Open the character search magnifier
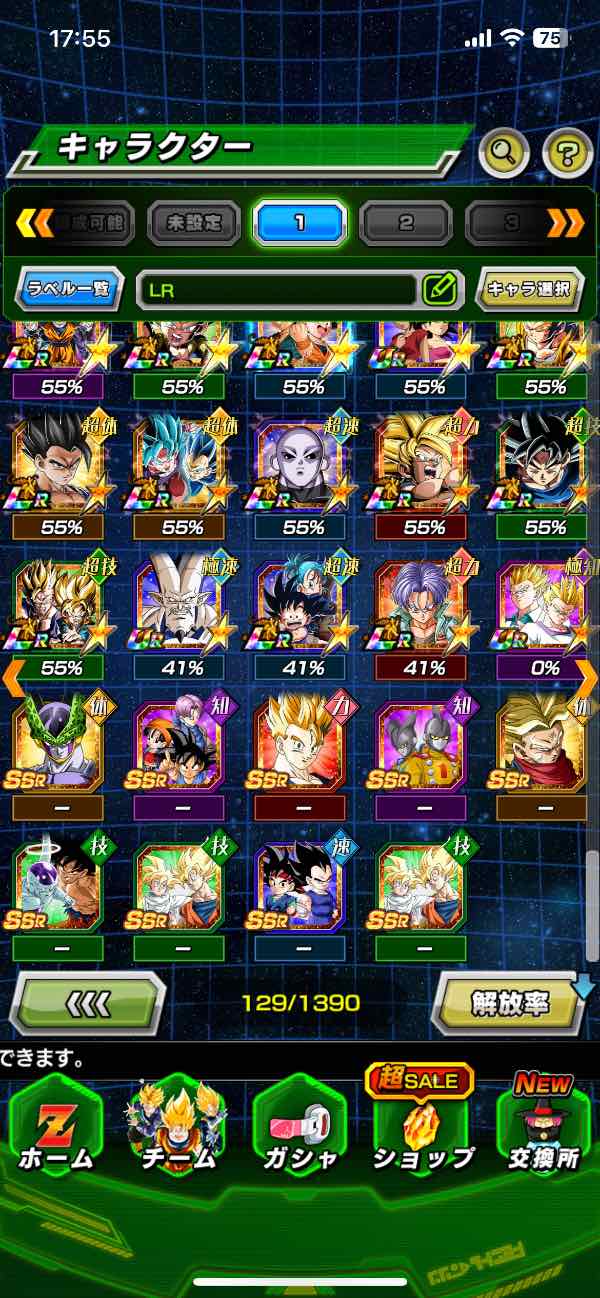This screenshot has height=1298, width=600. [x=504, y=153]
